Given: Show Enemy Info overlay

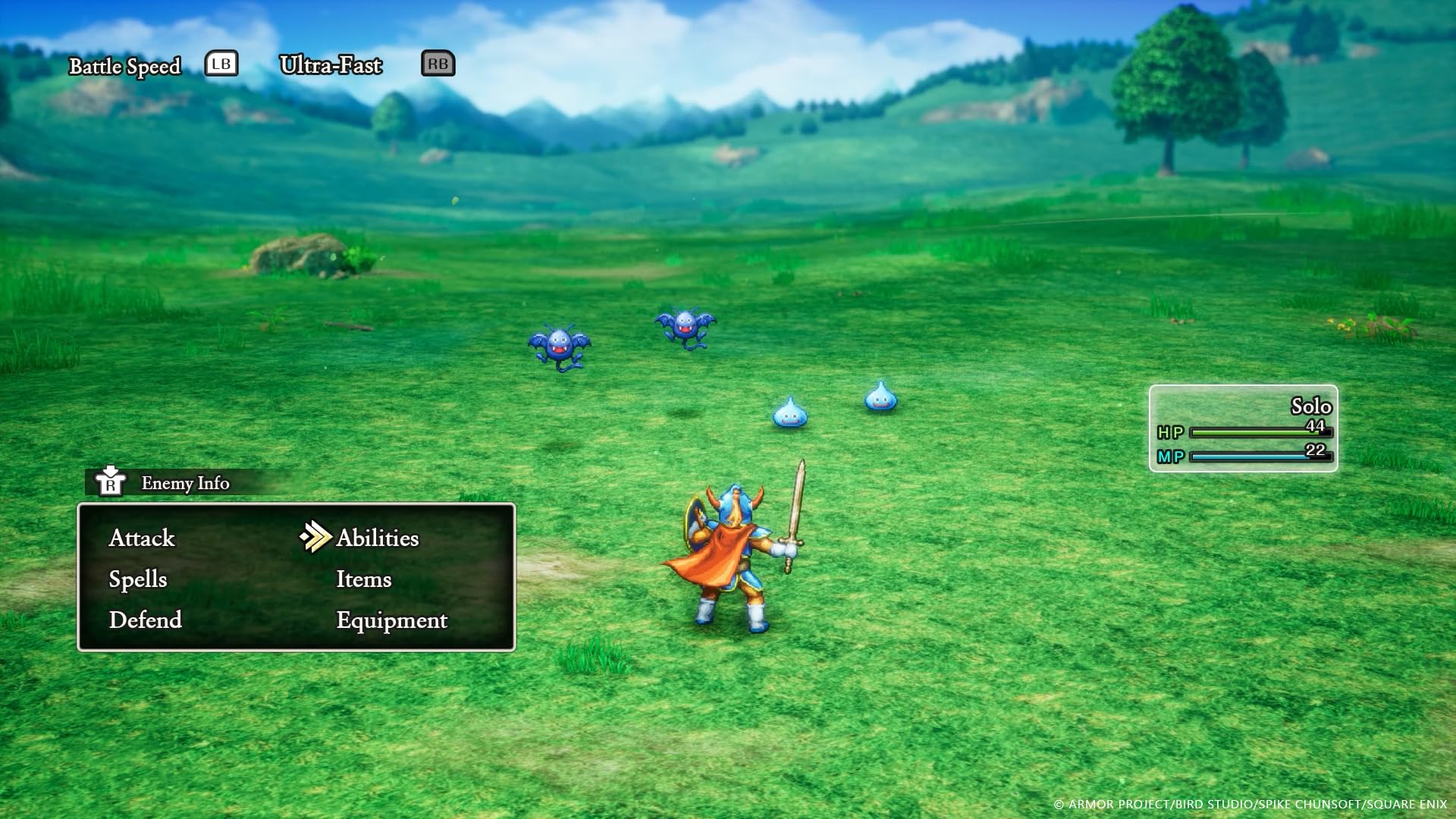Looking at the screenshot, I should pos(184,483).
